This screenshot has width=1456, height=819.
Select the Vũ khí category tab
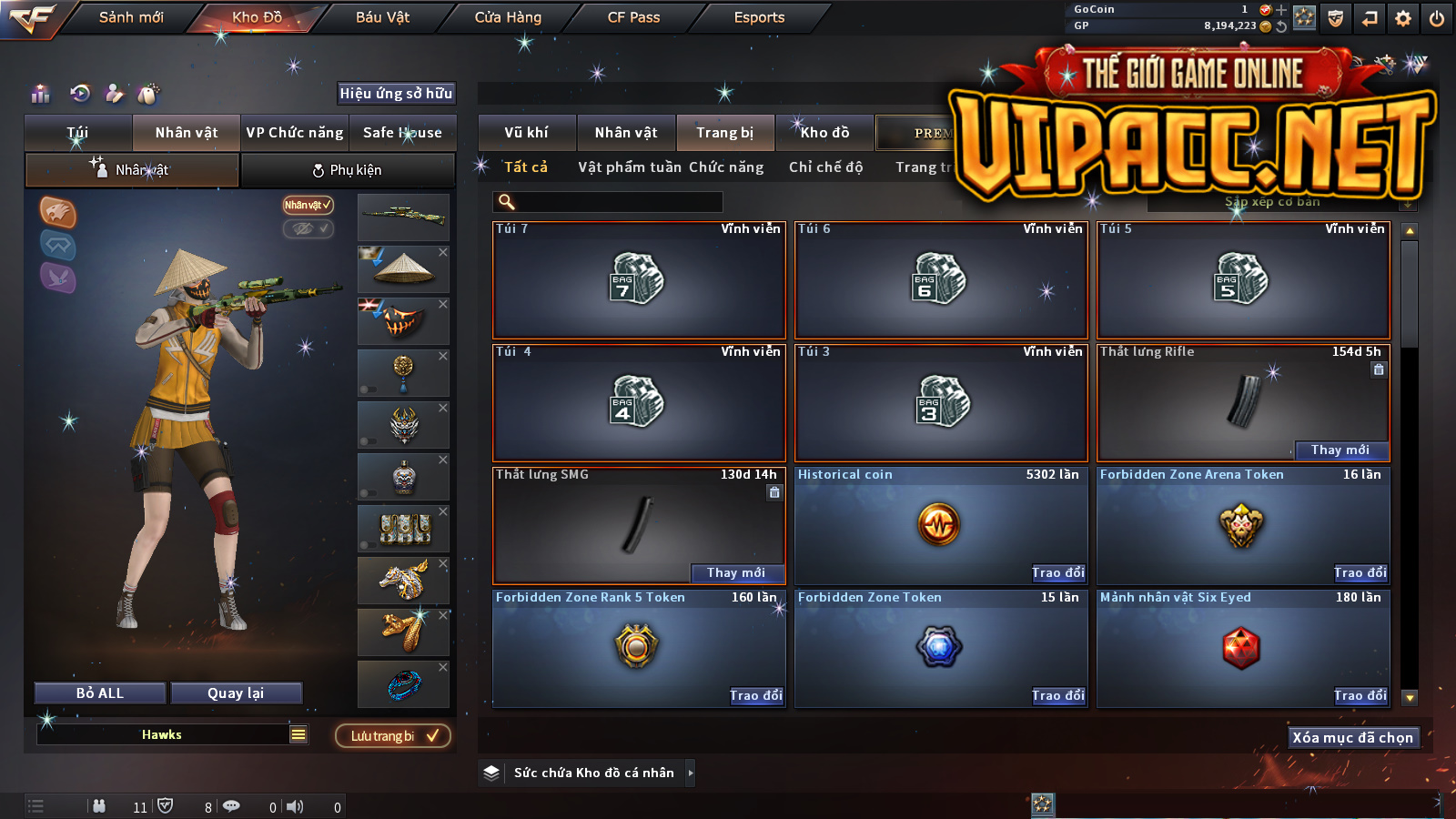pyautogui.click(x=526, y=133)
